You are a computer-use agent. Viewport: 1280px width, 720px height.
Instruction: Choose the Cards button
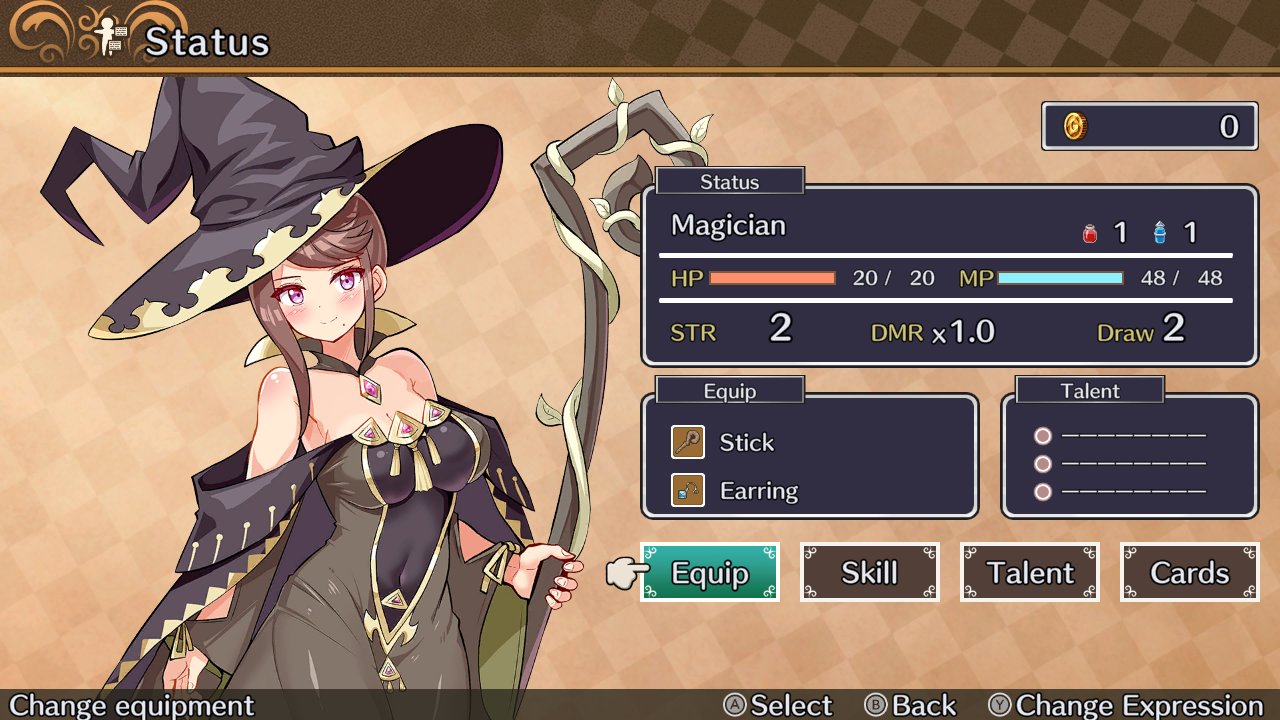point(1189,572)
